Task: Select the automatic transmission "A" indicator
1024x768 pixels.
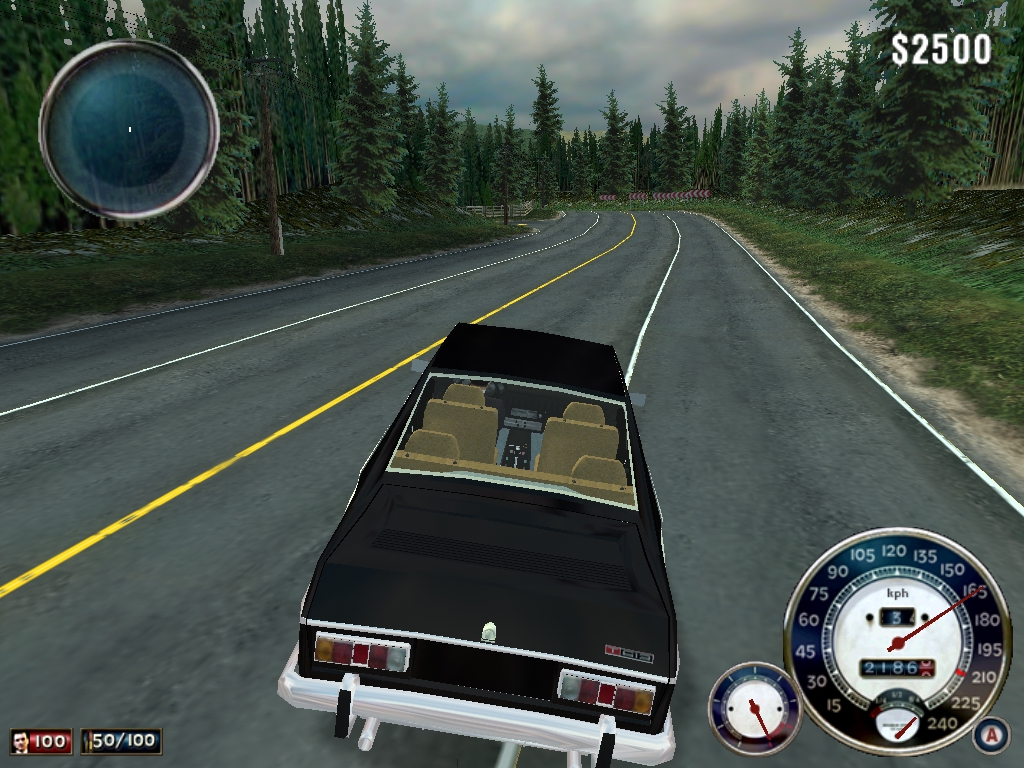Action: 989,735
